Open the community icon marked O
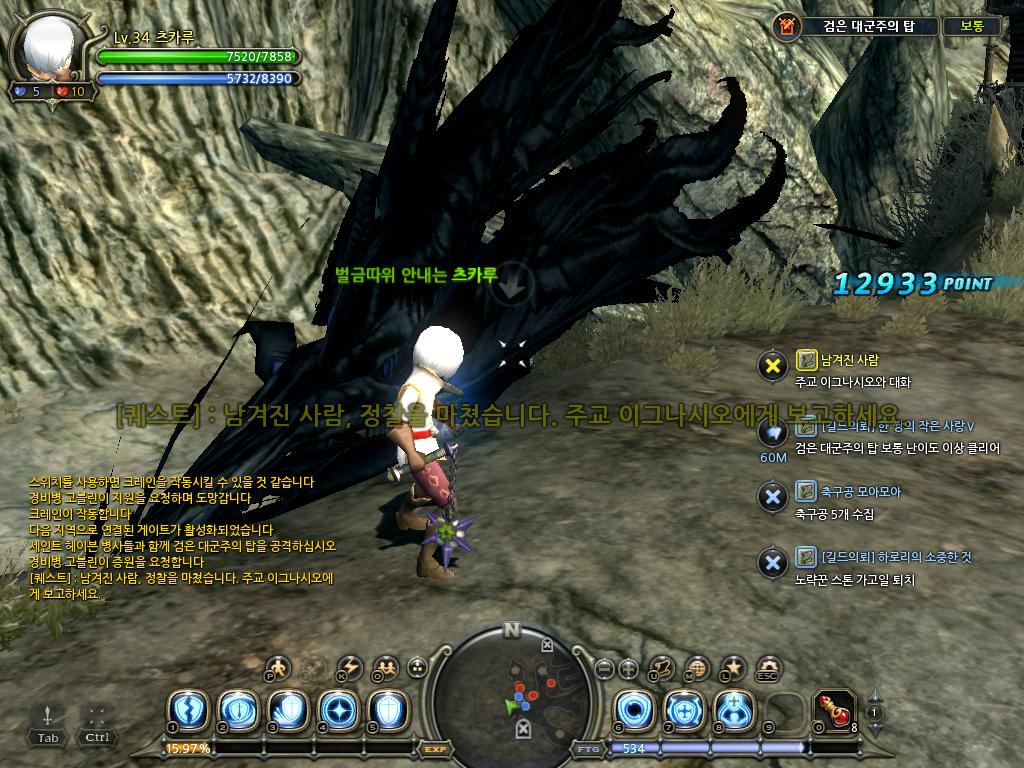 pos(384,667)
